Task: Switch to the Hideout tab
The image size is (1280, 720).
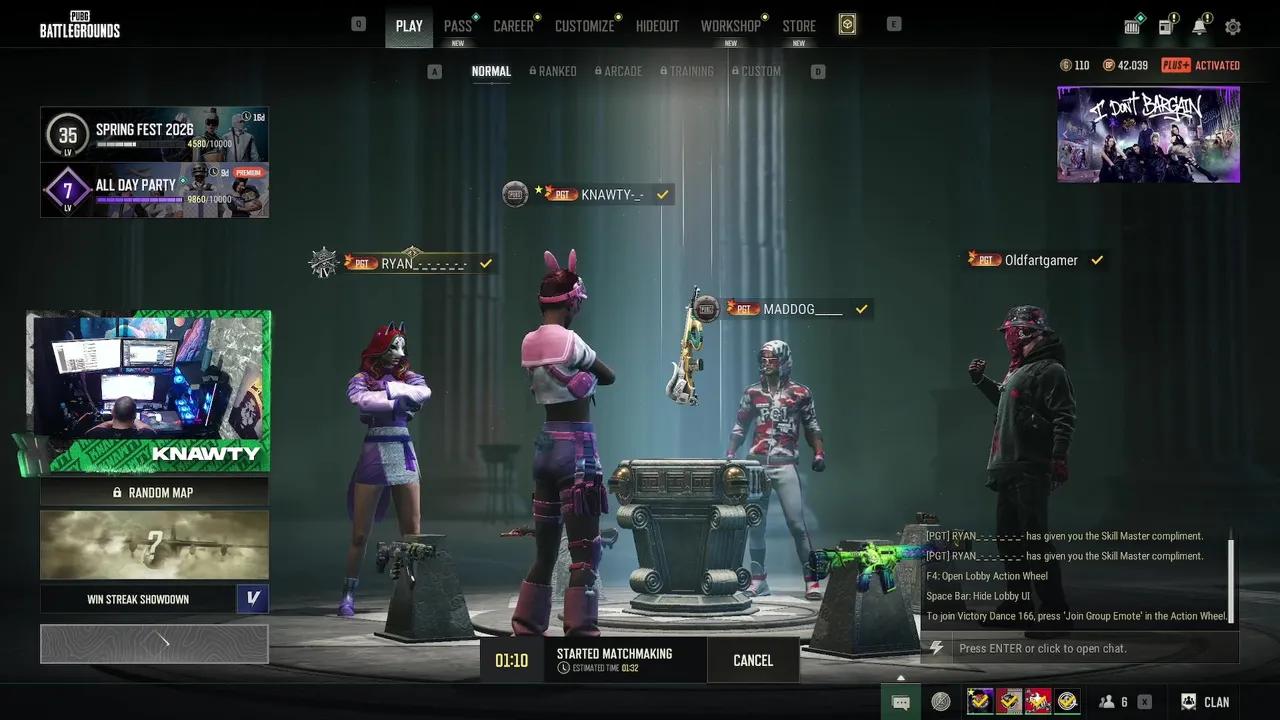Action: pos(657,26)
